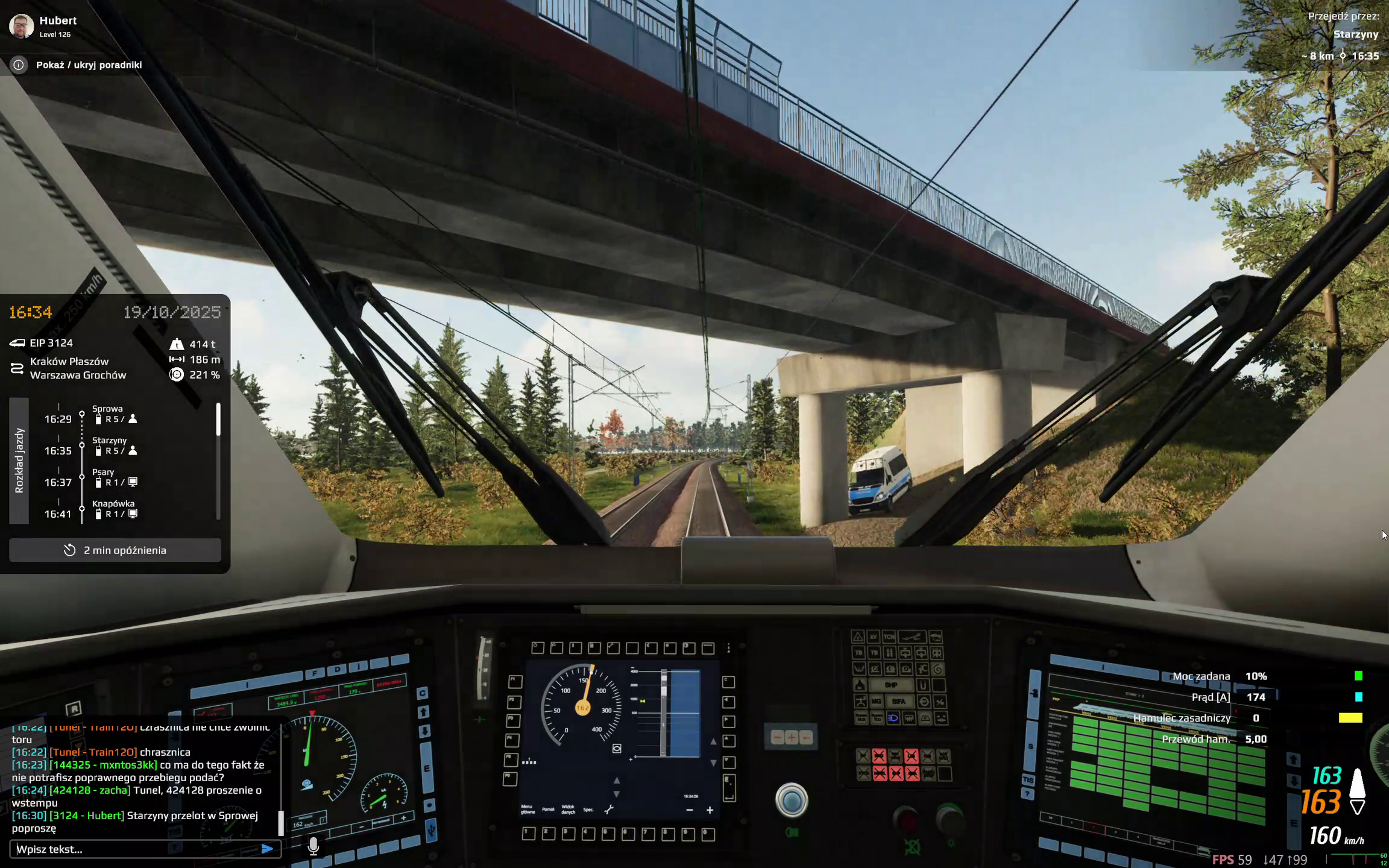Image resolution: width=1389 pixels, height=868 pixels.
Task: Send the chat message with the blue arrow
Action: pos(267,849)
